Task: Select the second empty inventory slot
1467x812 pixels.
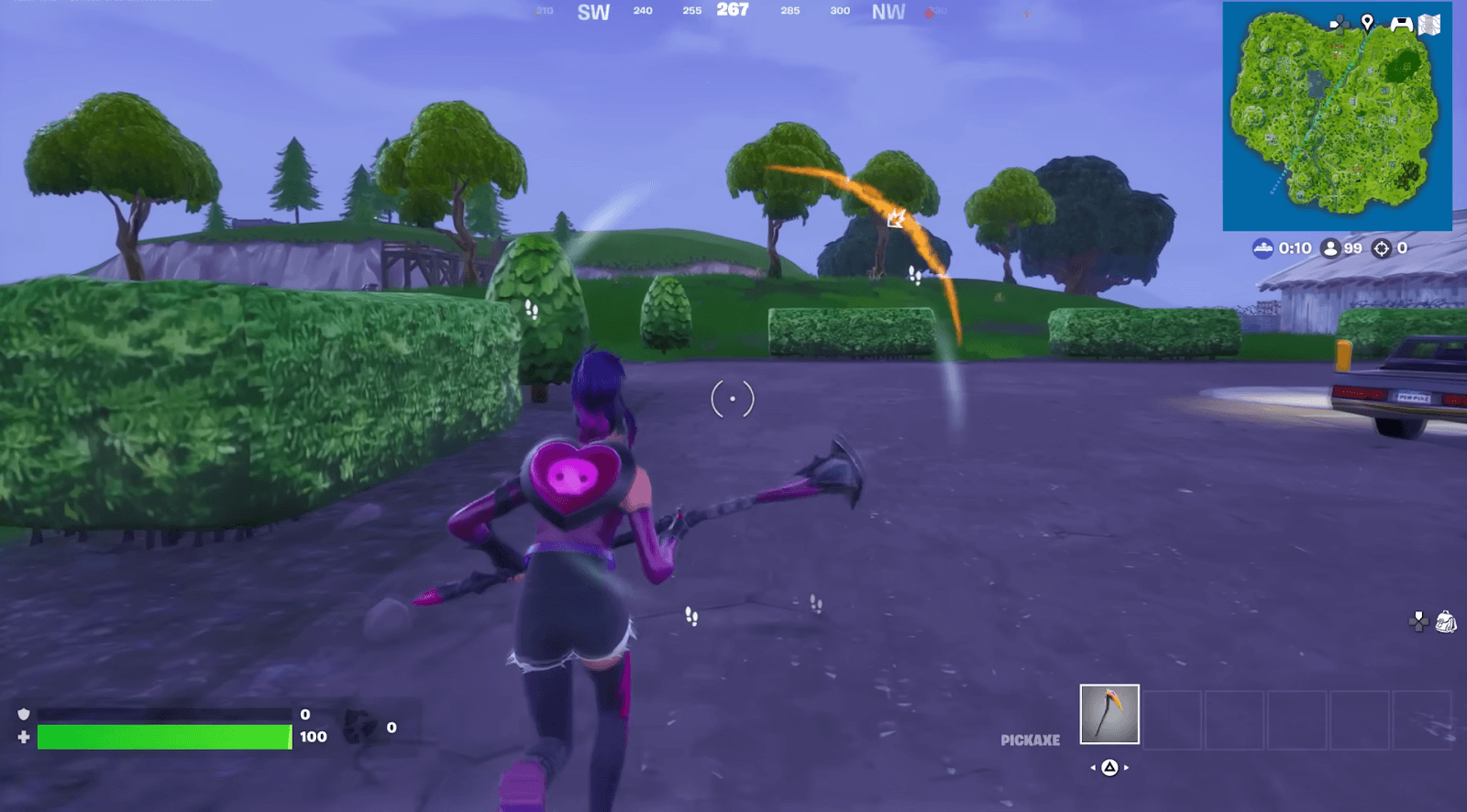Action: (1235, 719)
